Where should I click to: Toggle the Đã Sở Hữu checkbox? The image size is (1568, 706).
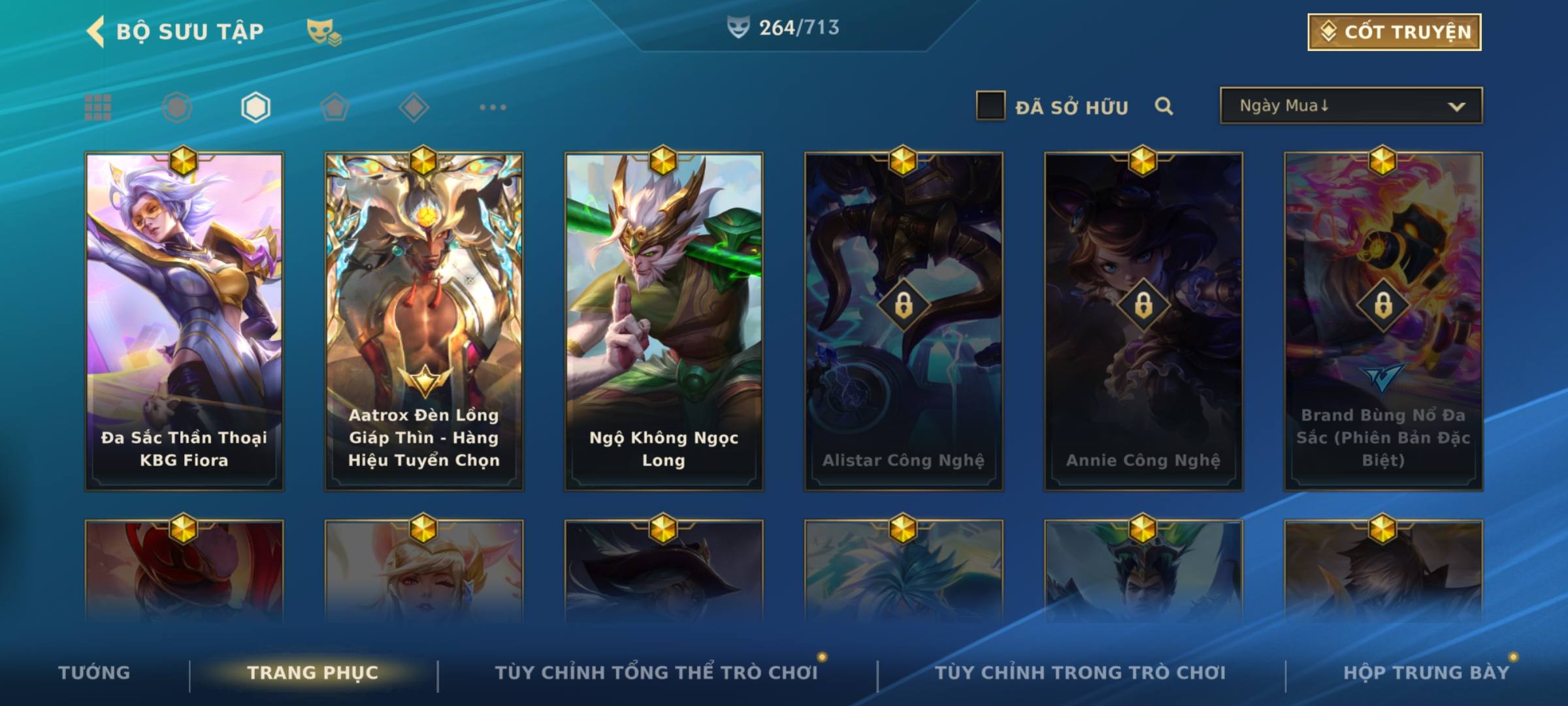pos(990,106)
